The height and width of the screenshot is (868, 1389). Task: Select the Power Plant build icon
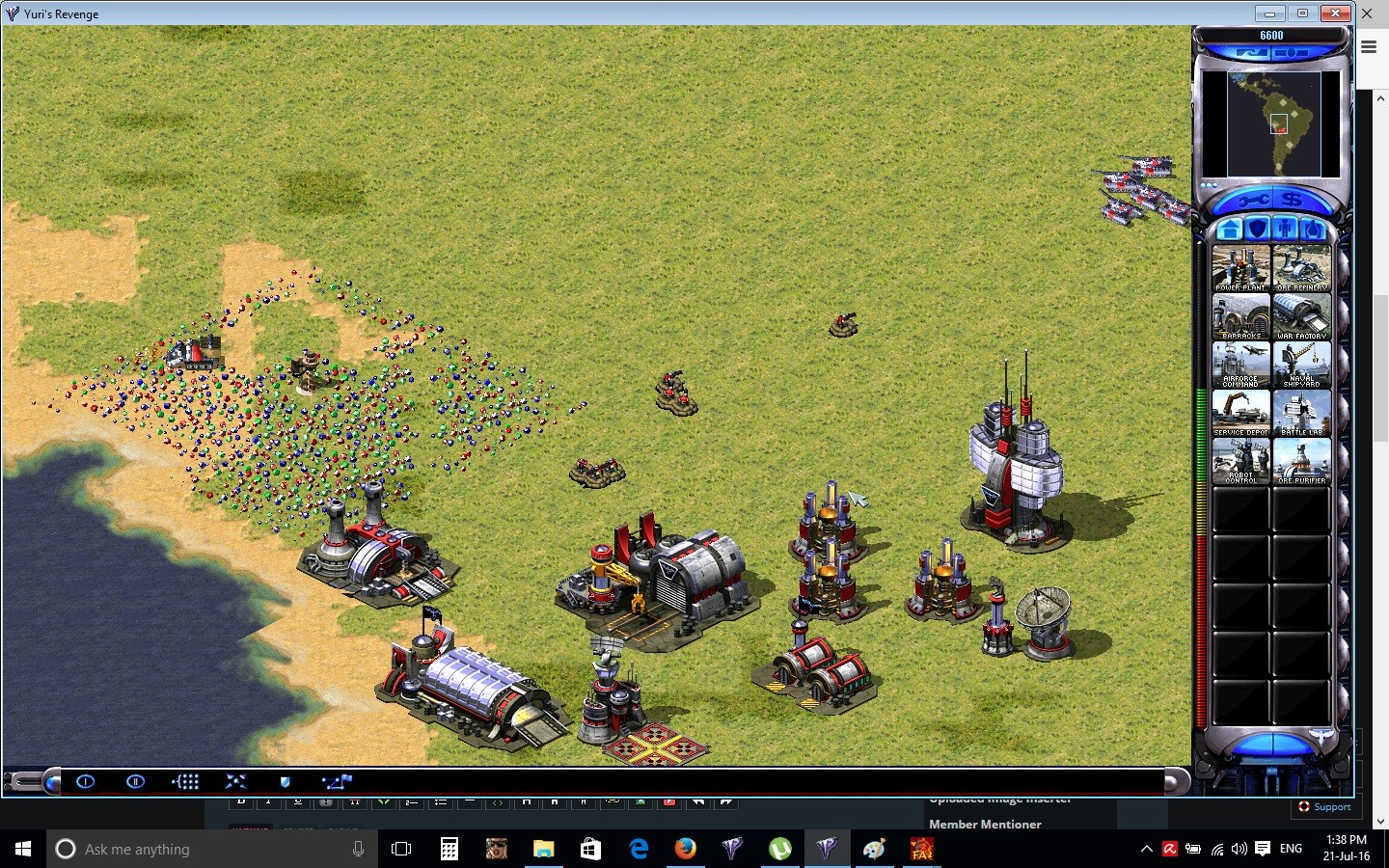tap(1241, 265)
